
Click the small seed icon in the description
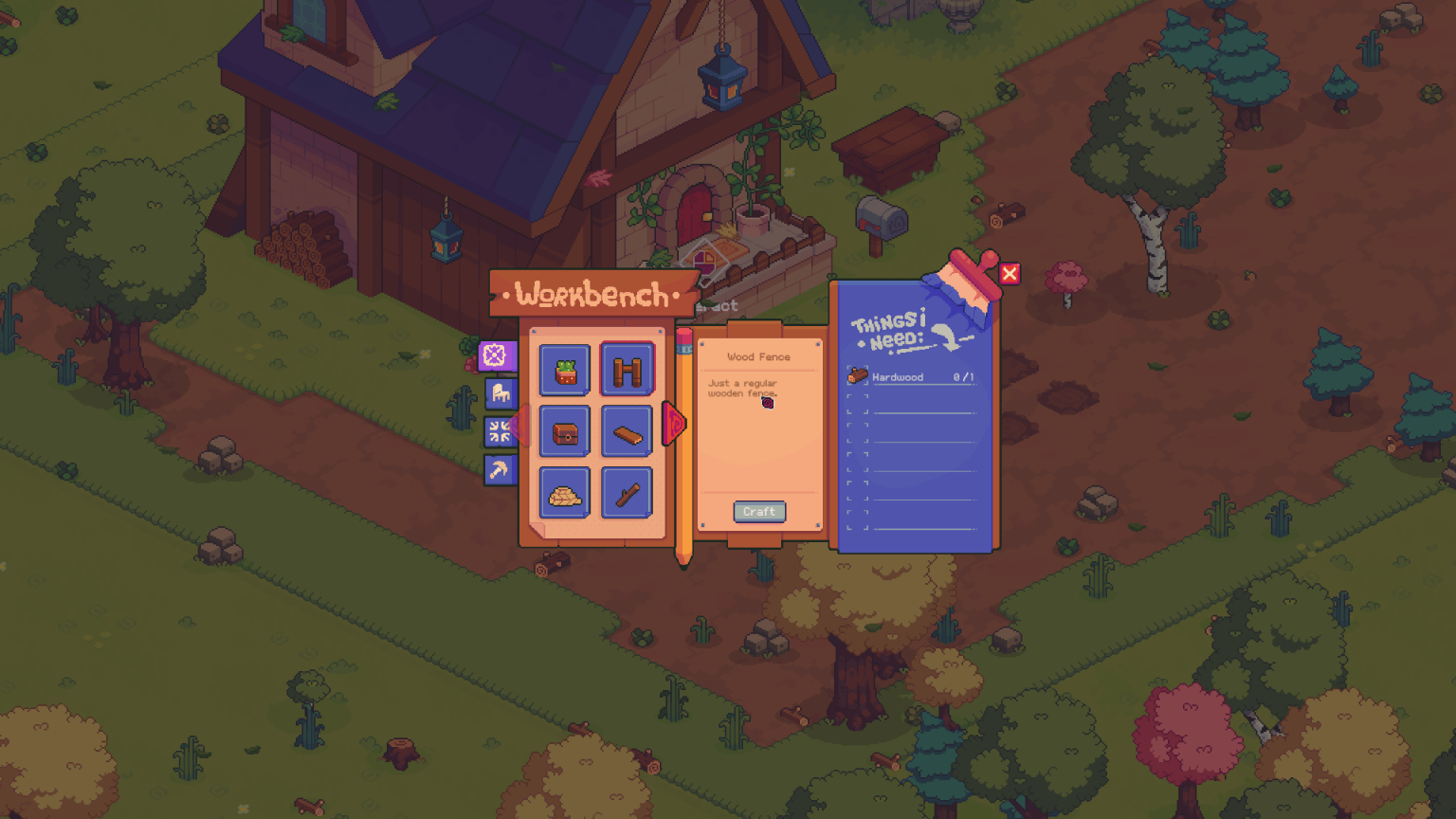pyautogui.click(x=768, y=401)
